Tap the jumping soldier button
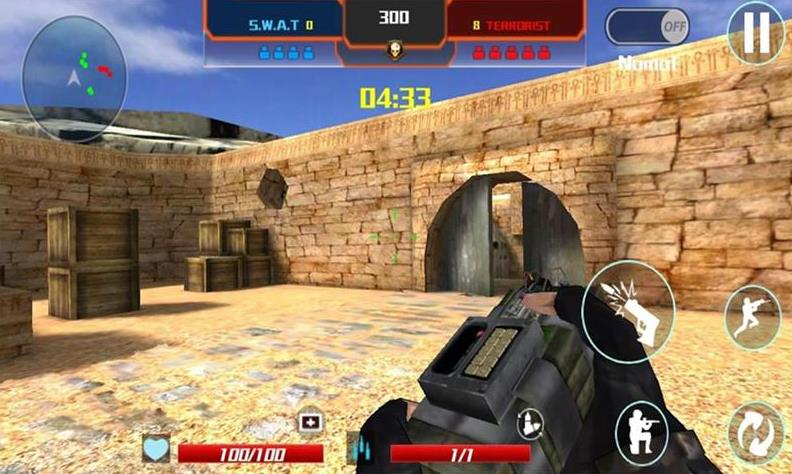This screenshot has height=474, width=792. (x=751, y=318)
